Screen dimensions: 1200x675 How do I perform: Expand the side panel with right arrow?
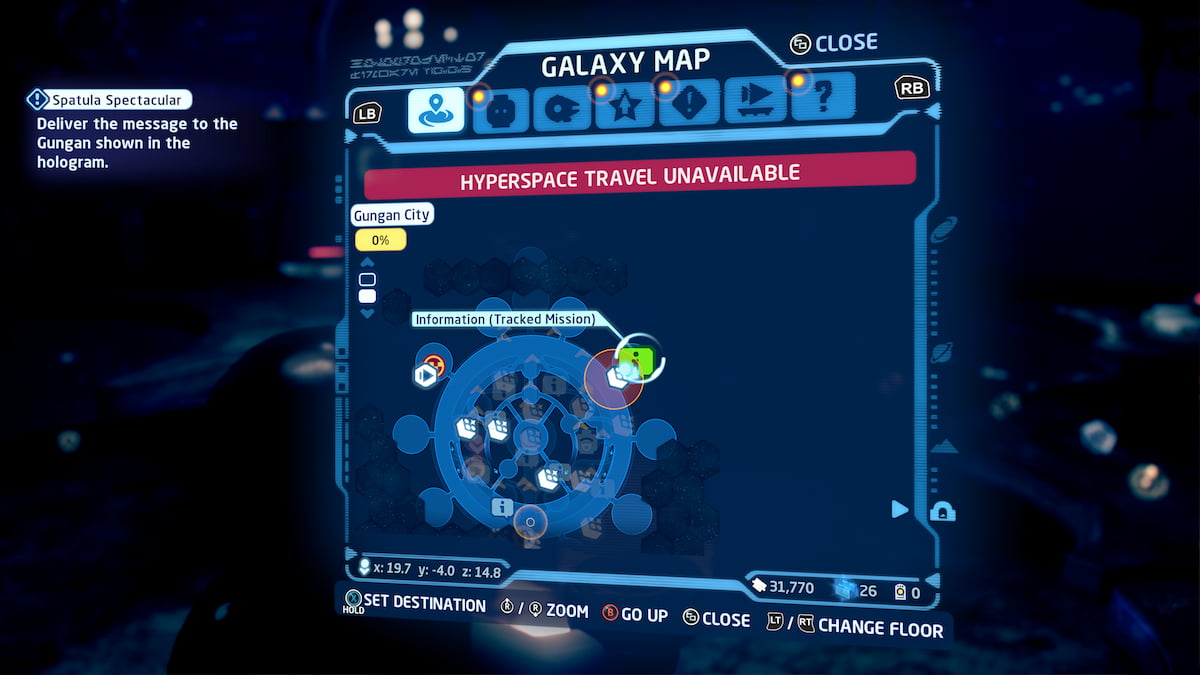click(900, 509)
